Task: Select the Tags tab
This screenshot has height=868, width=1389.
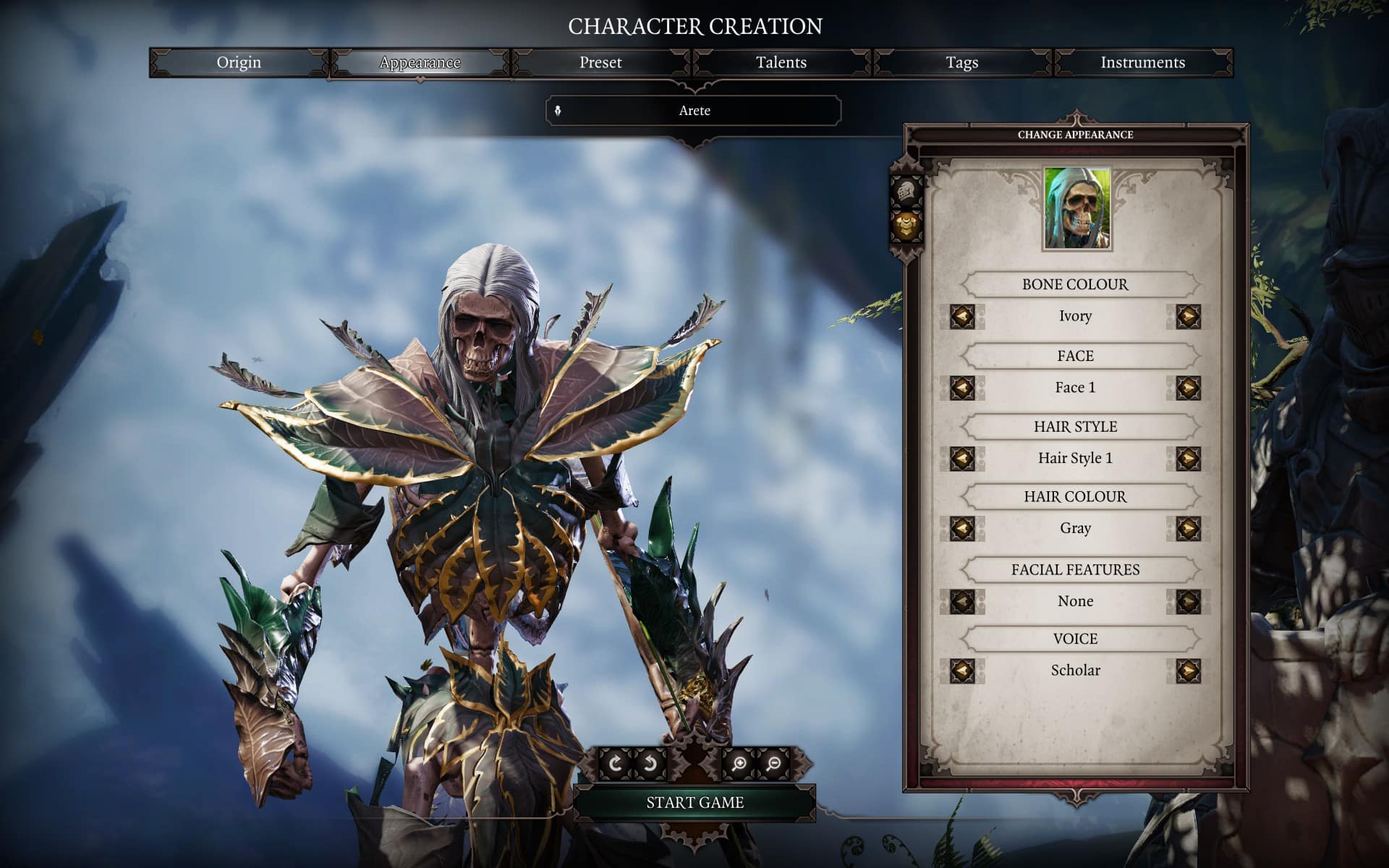Action: [962, 63]
